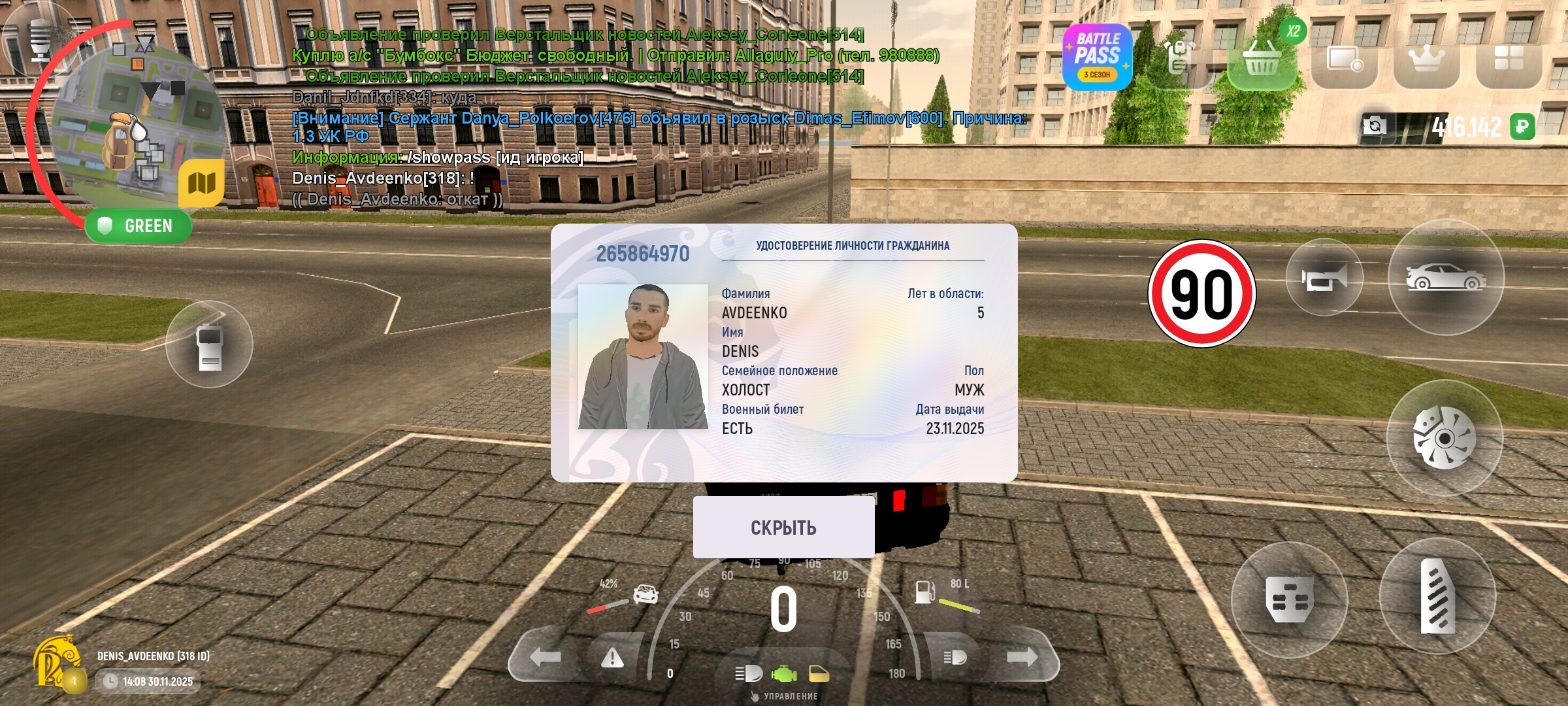Tap the car silhouette button
1568x706 pixels.
click(1446, 277)
